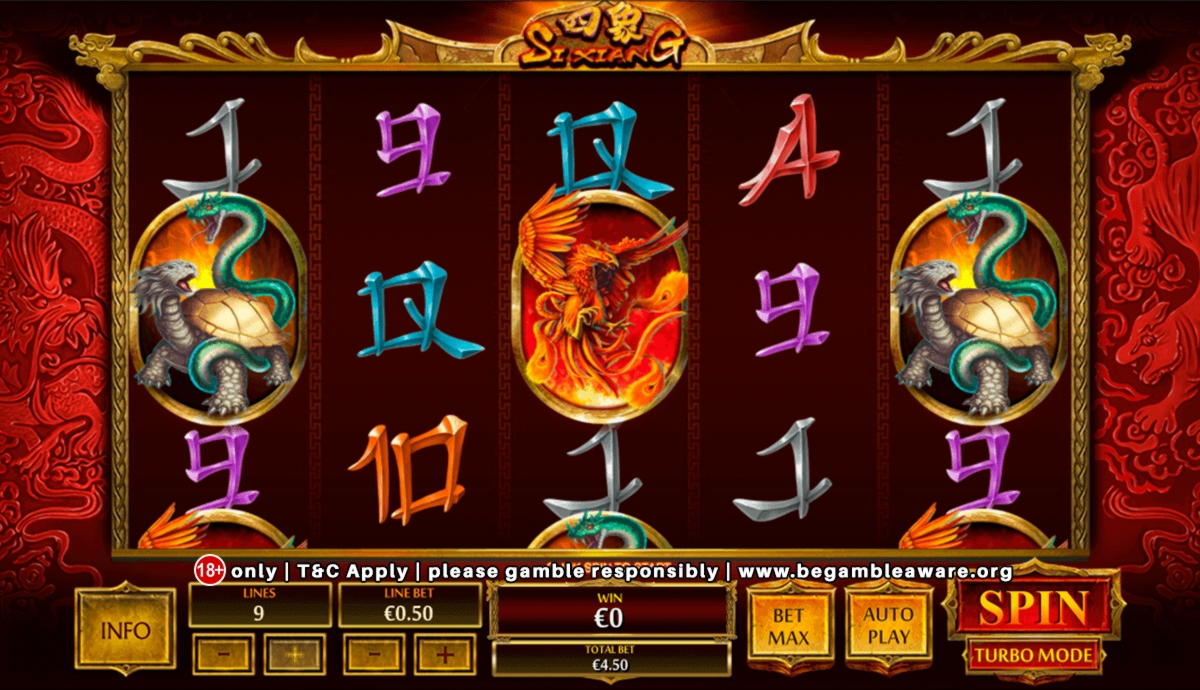Spin the reels with SPIN
This screenshot has height=690, width=1200.
(x=1033, y=606)
